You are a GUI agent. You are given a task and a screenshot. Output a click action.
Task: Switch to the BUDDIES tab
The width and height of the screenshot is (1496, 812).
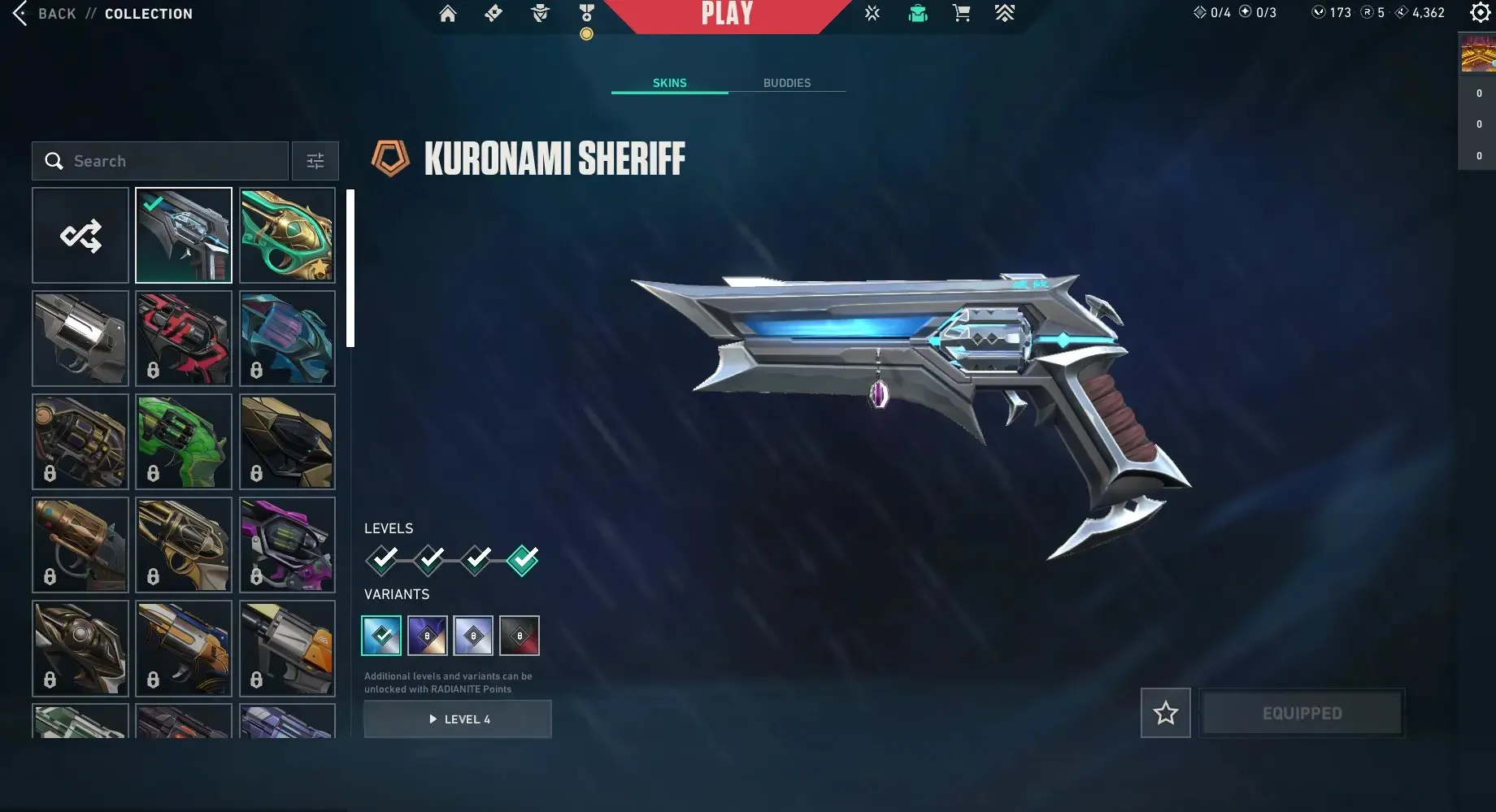coord(787,82)
